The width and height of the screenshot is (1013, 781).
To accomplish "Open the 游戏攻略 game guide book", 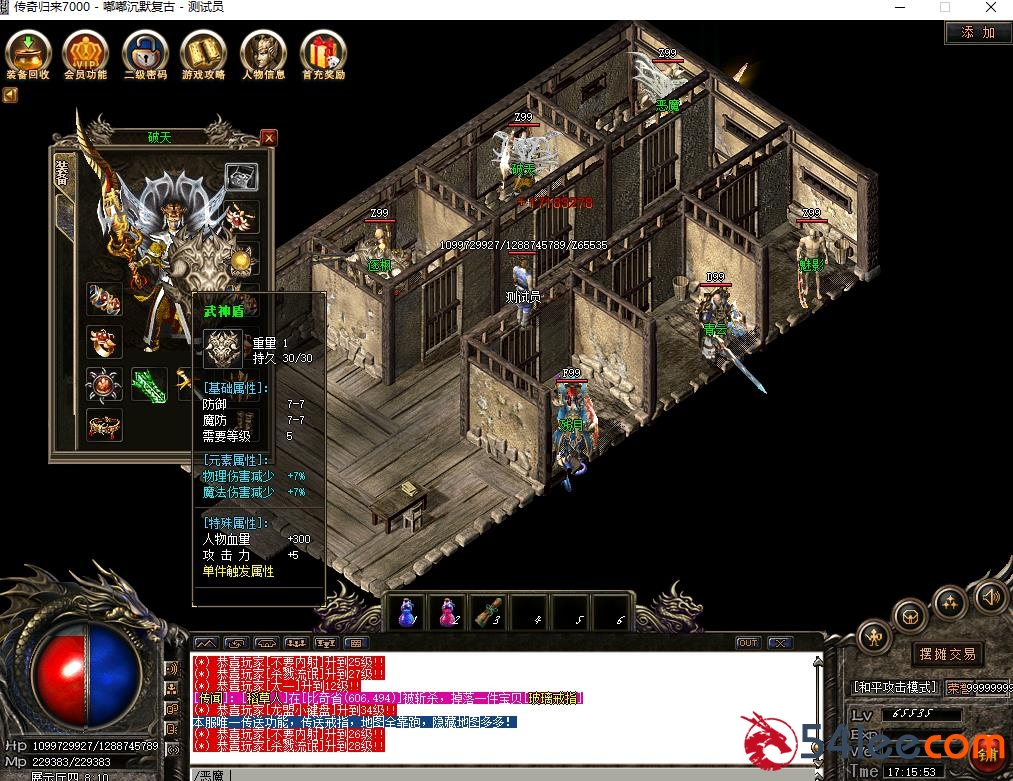I will (204, 52).
